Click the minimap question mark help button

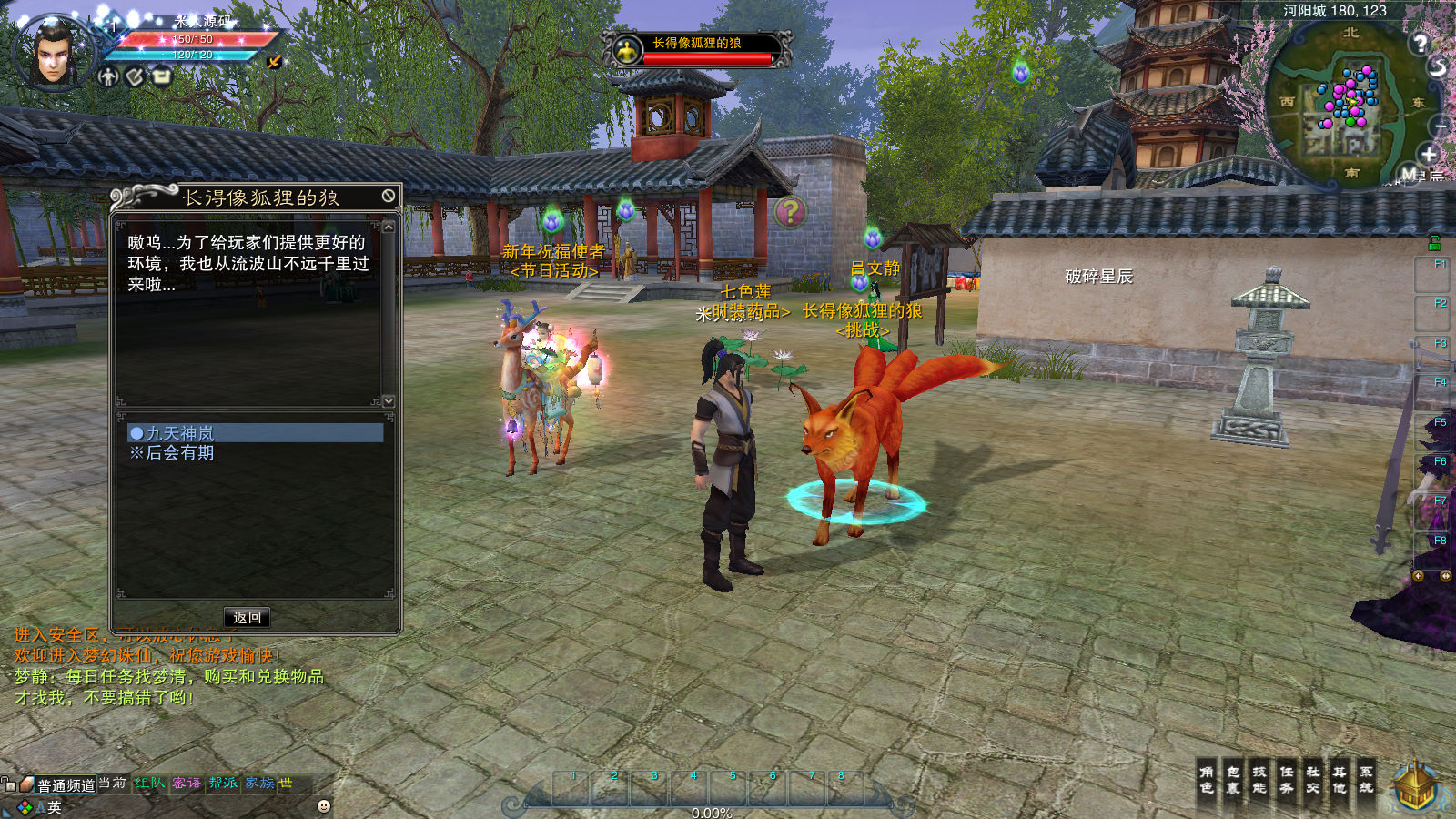pos(1420,42)
